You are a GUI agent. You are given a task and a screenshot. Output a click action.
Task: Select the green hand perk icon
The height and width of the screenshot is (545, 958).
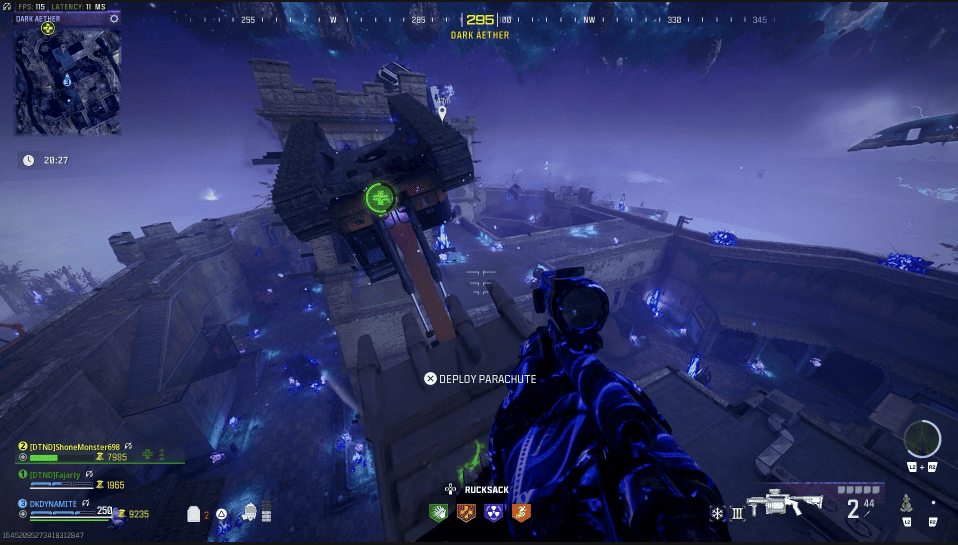[439, 513]
